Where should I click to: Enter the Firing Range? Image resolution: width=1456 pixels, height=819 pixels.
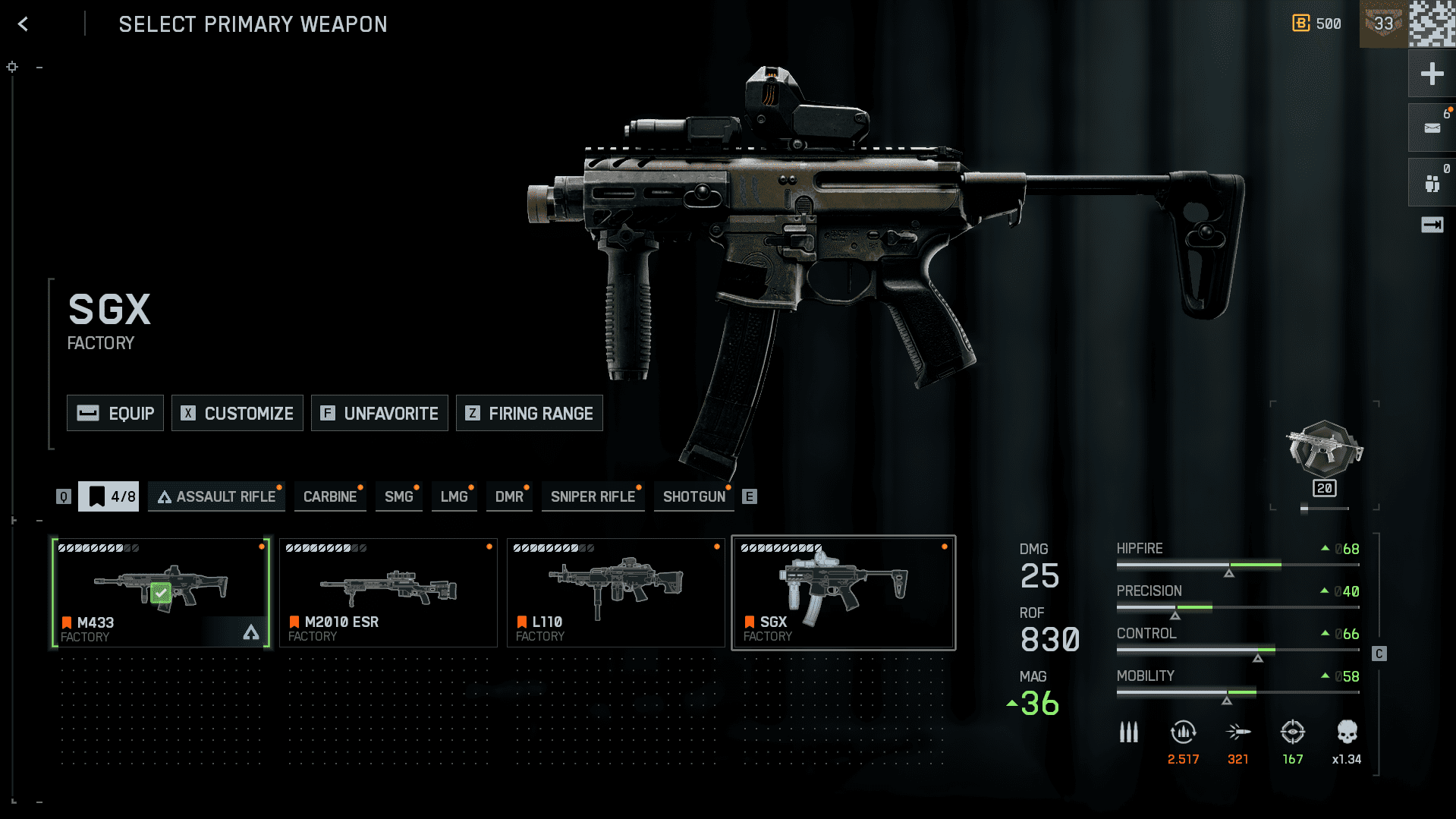tap(529, 413)
